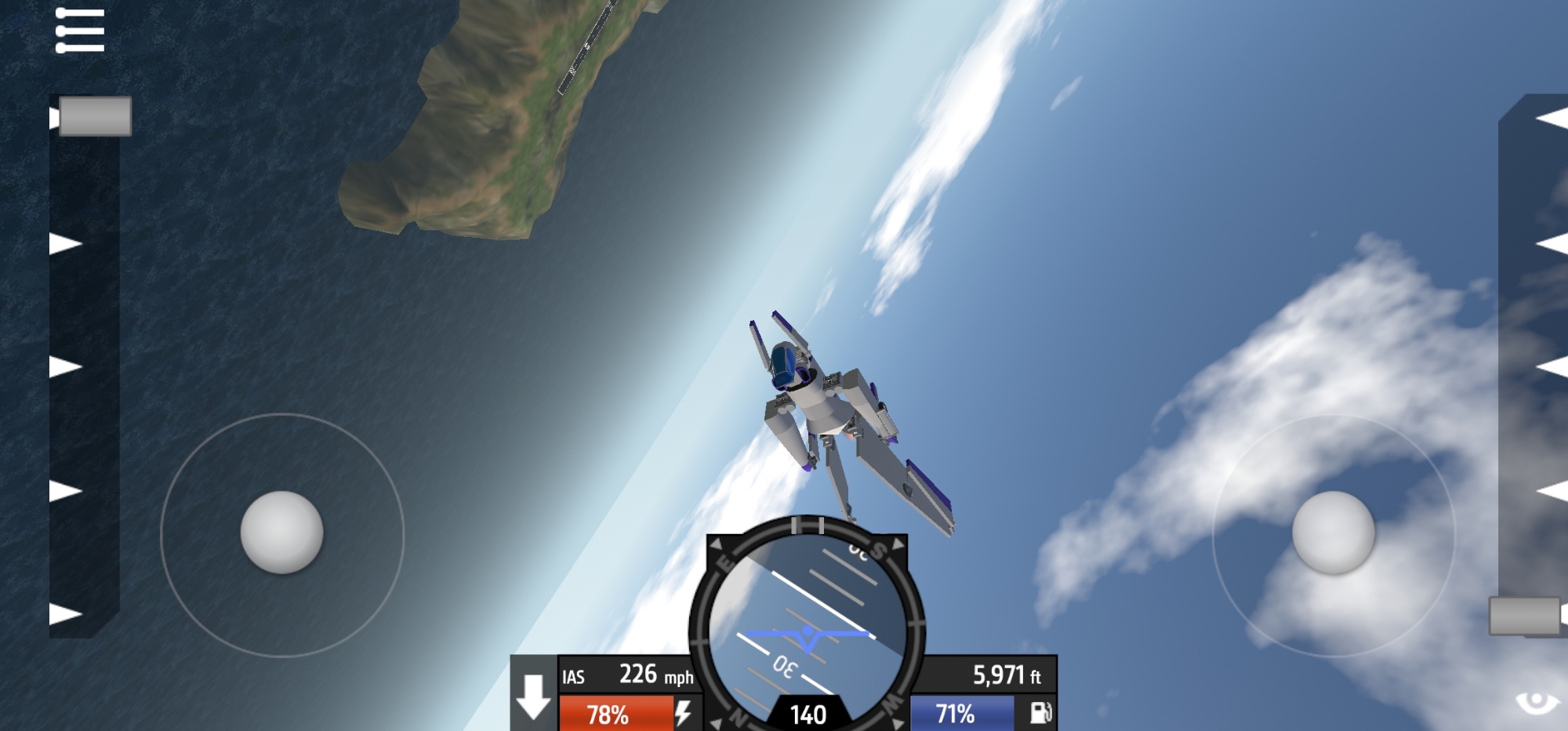Toggle the landing gear down-arrow button
Screen dimensions: 1568x731
coord(534,696)
